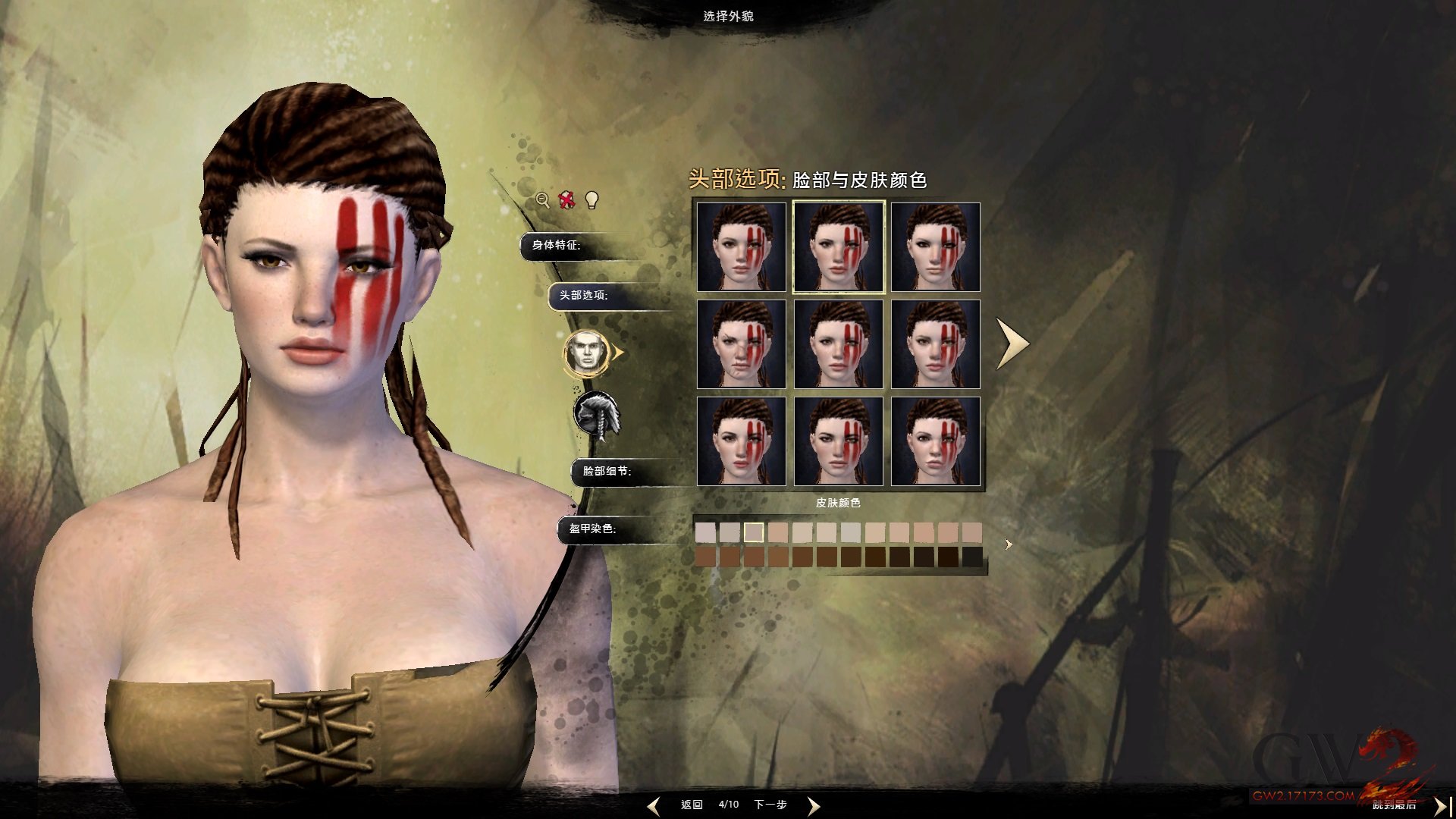This screenshot has width=1456, height=819.
Task: Choose the top-left face preset thumbnail
Action: [x=742, y=247]
